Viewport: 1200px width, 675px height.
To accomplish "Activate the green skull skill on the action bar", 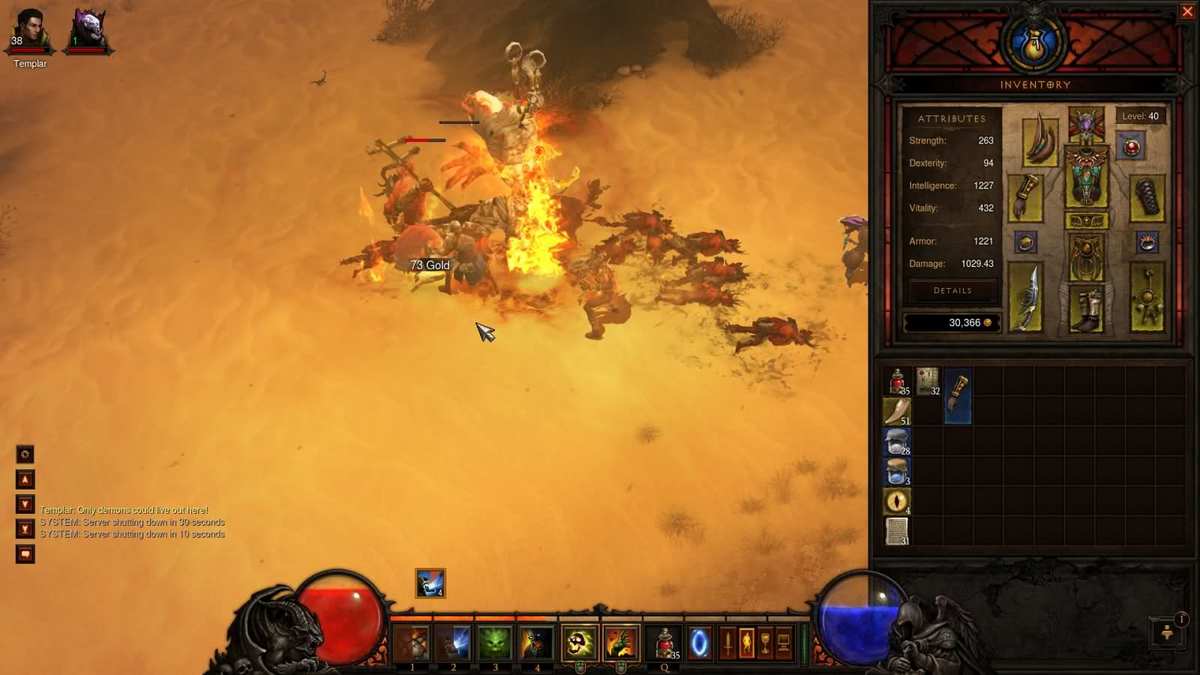I will pyautogui.click(x=579, y=643).
